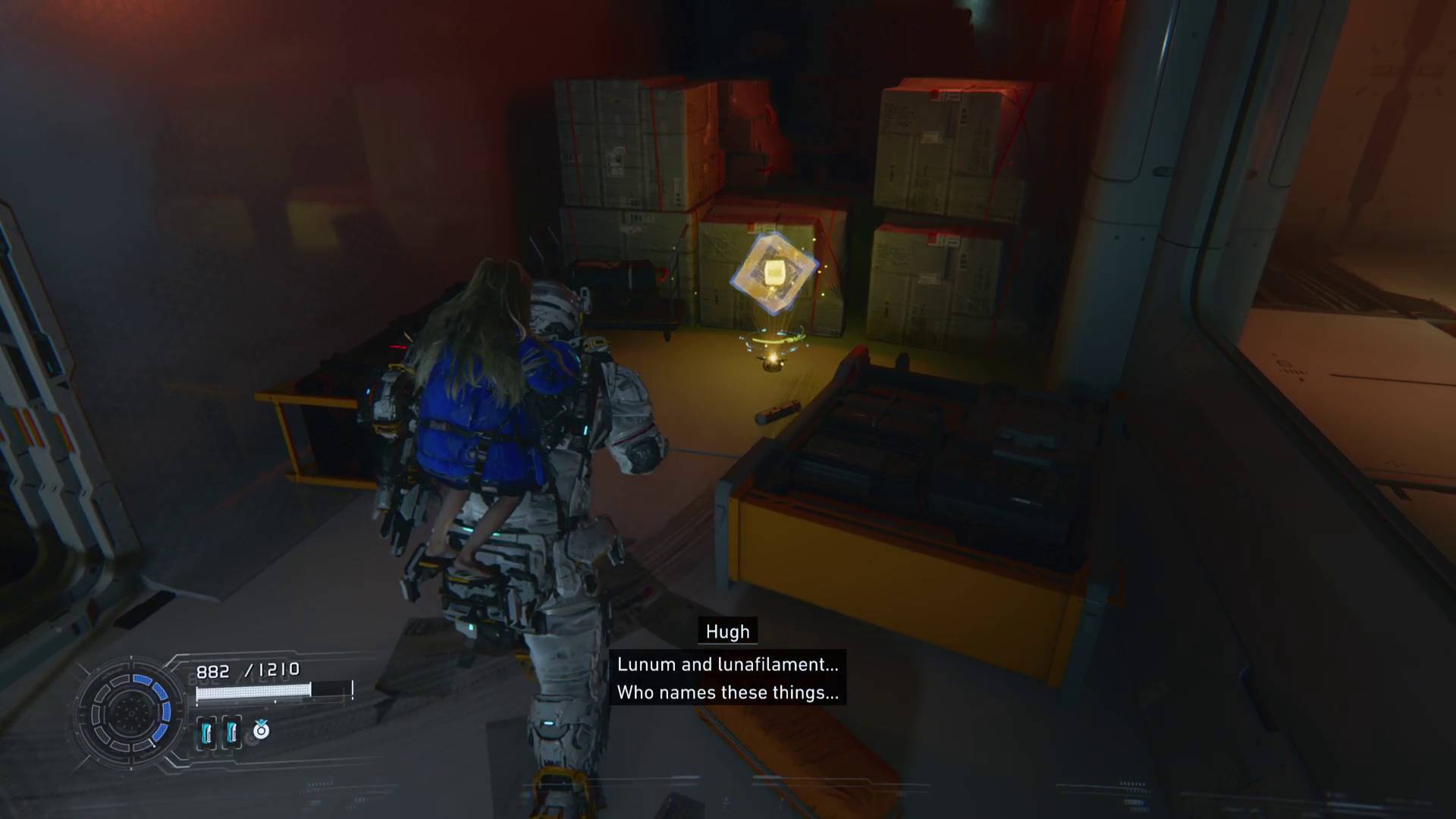
Task: Select the Hugh speaker name label
Action: tap(726, 631)
